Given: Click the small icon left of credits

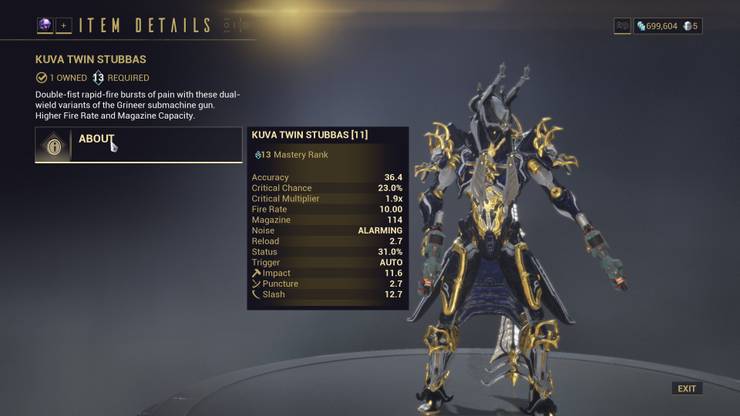Looking at the screenshot, I should 622,26.
